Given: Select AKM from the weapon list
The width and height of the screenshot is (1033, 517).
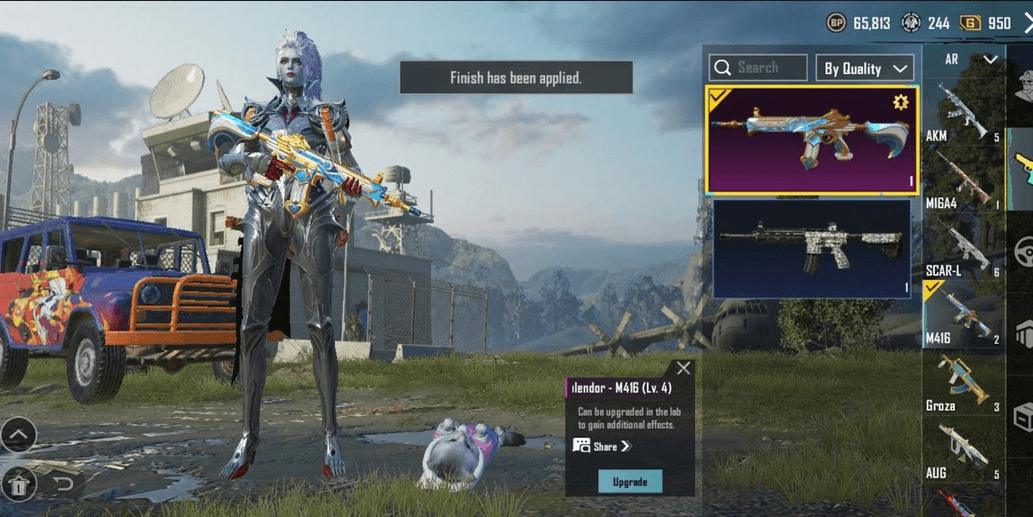Looking at the screenshot, I should pyautogui.click(x=962, y=112).
